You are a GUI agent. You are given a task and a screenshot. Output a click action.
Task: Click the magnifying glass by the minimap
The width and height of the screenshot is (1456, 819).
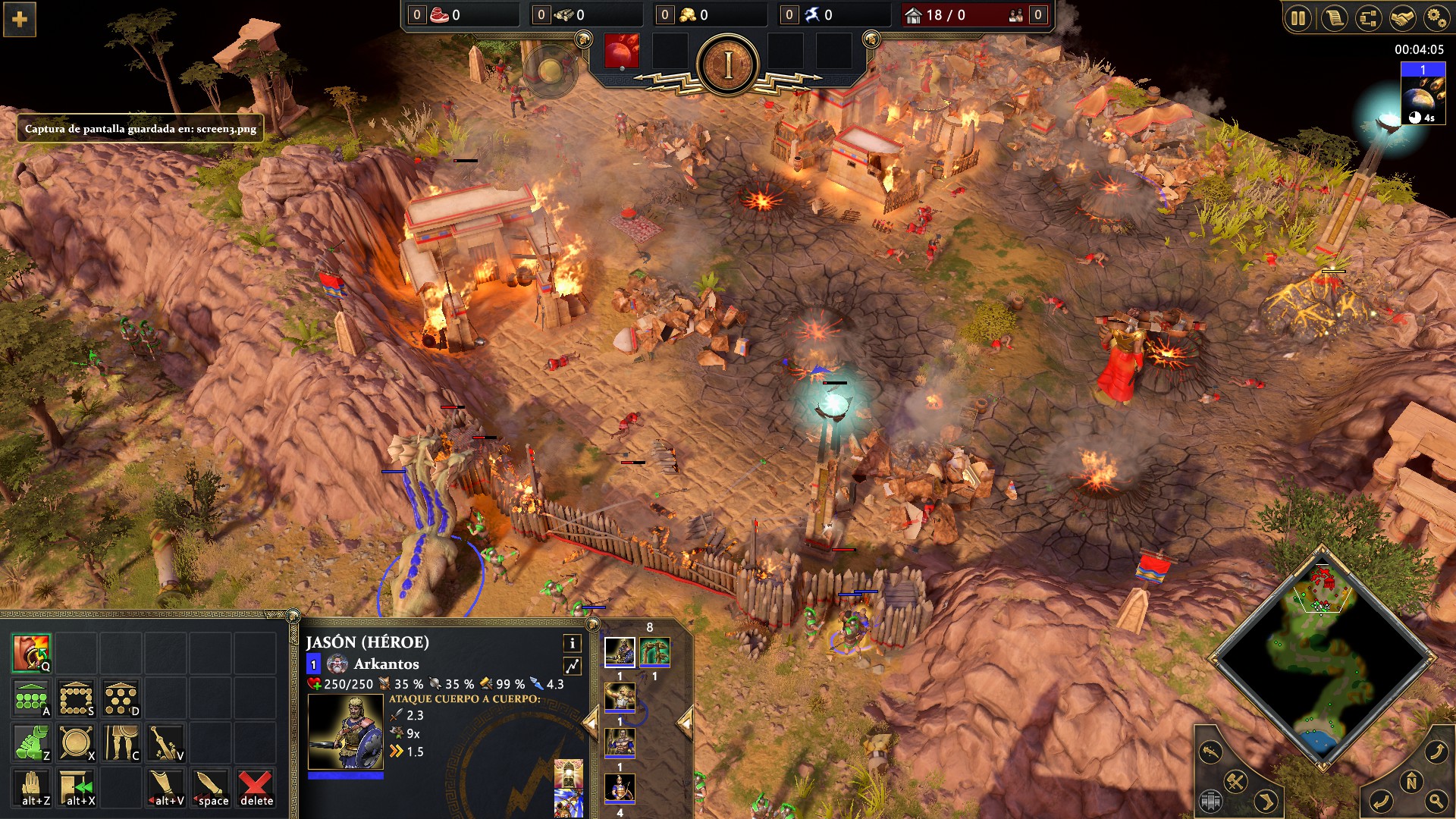point(1436,800)
